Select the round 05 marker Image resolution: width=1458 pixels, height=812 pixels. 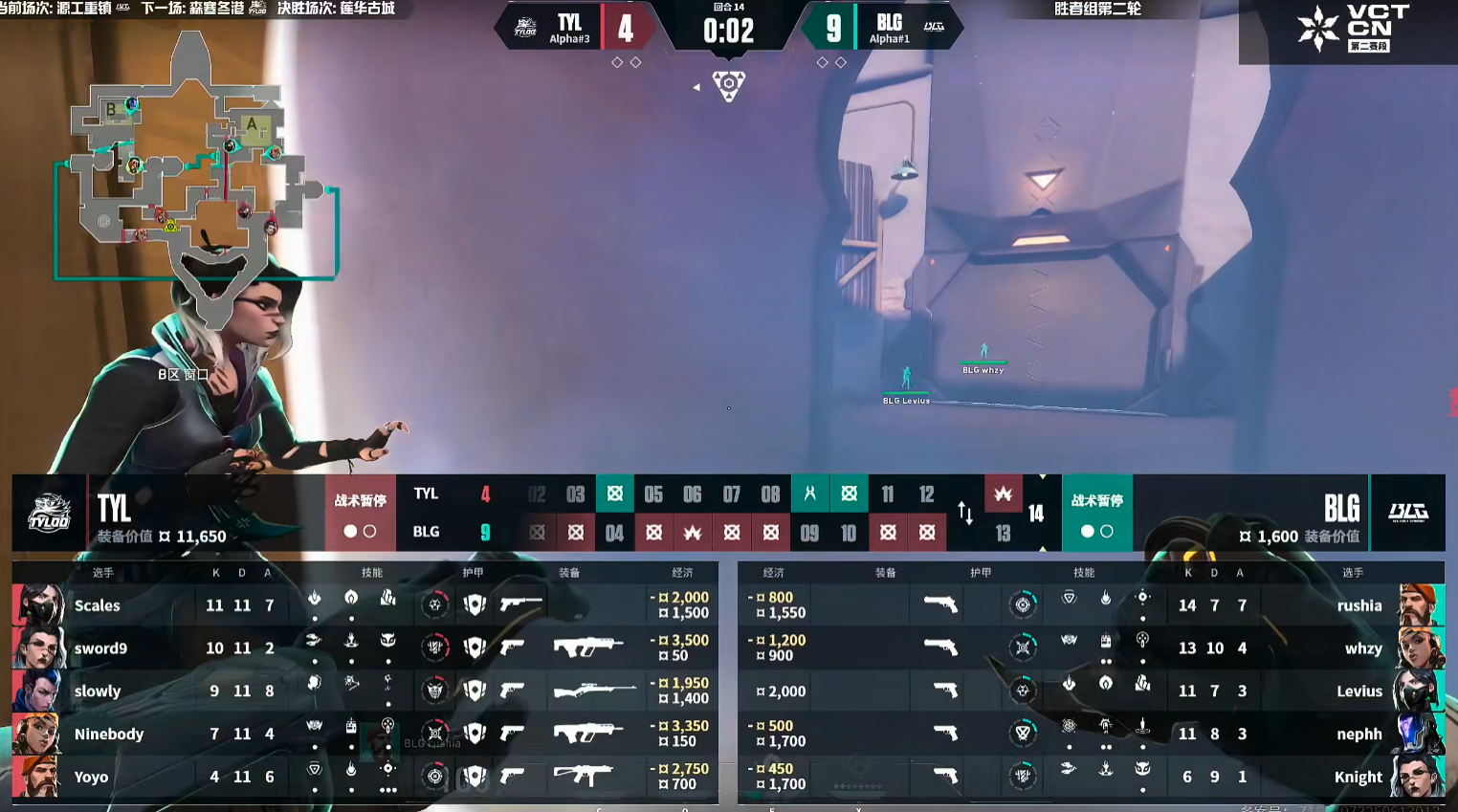pos(653,494)
